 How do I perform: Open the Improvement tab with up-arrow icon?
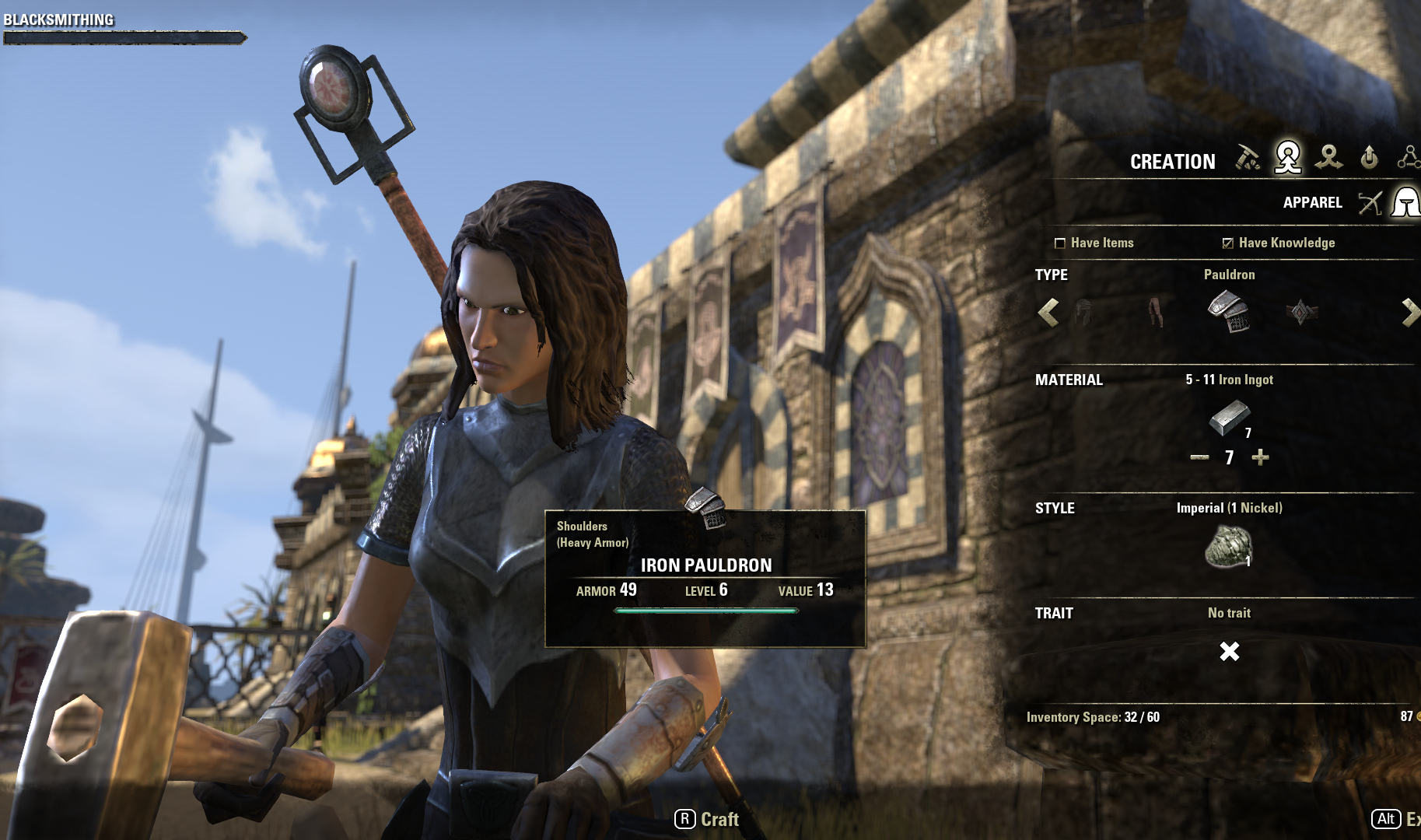1369,158
